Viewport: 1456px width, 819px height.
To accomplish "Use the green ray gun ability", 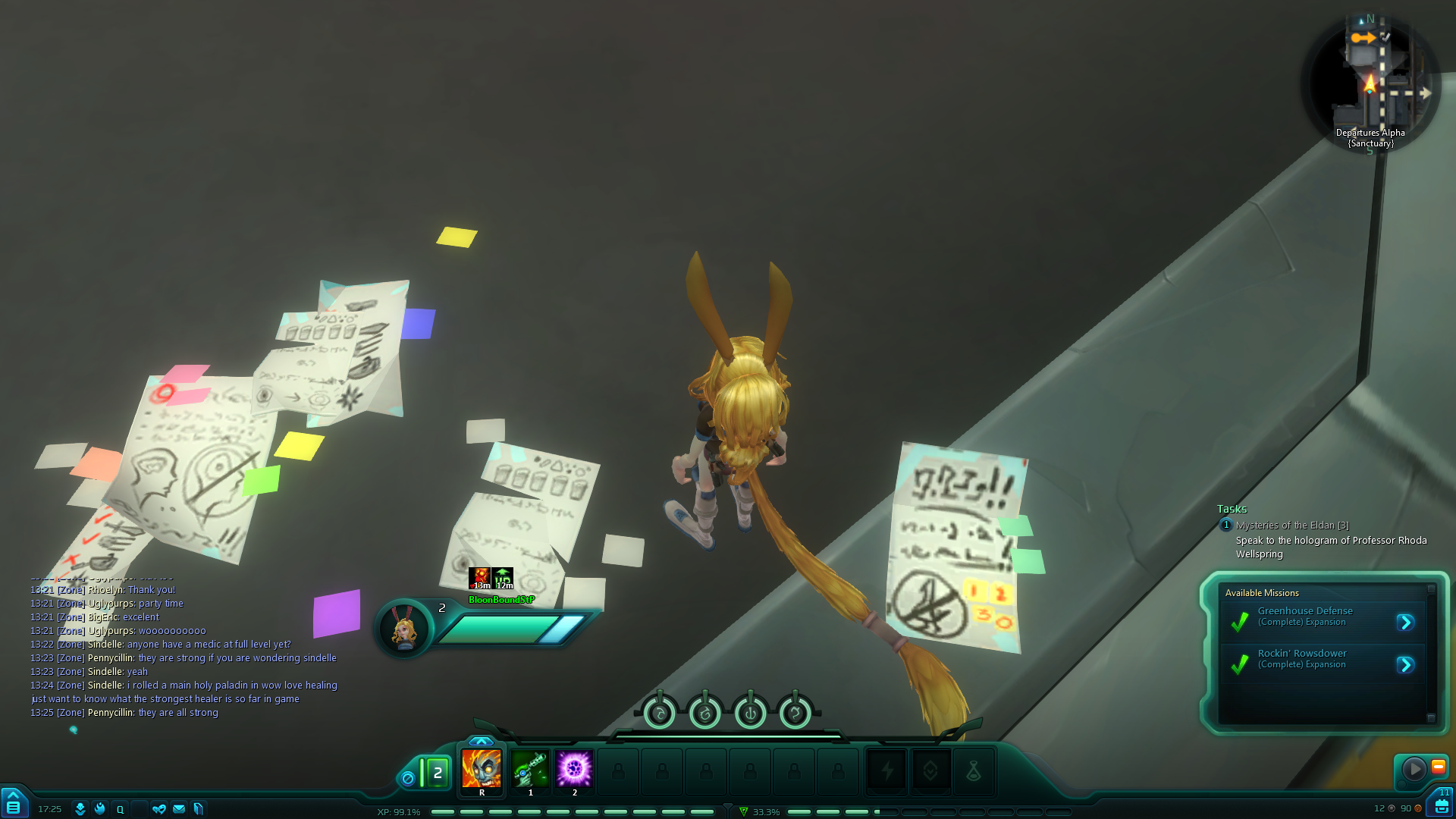I will tap(530, 769).
